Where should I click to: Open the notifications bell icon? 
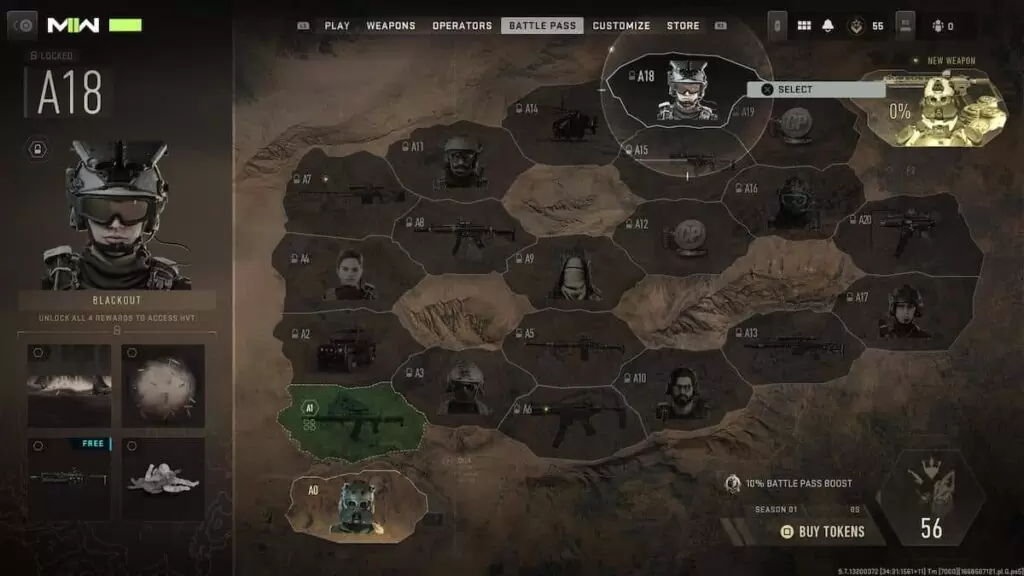point(827,26)
